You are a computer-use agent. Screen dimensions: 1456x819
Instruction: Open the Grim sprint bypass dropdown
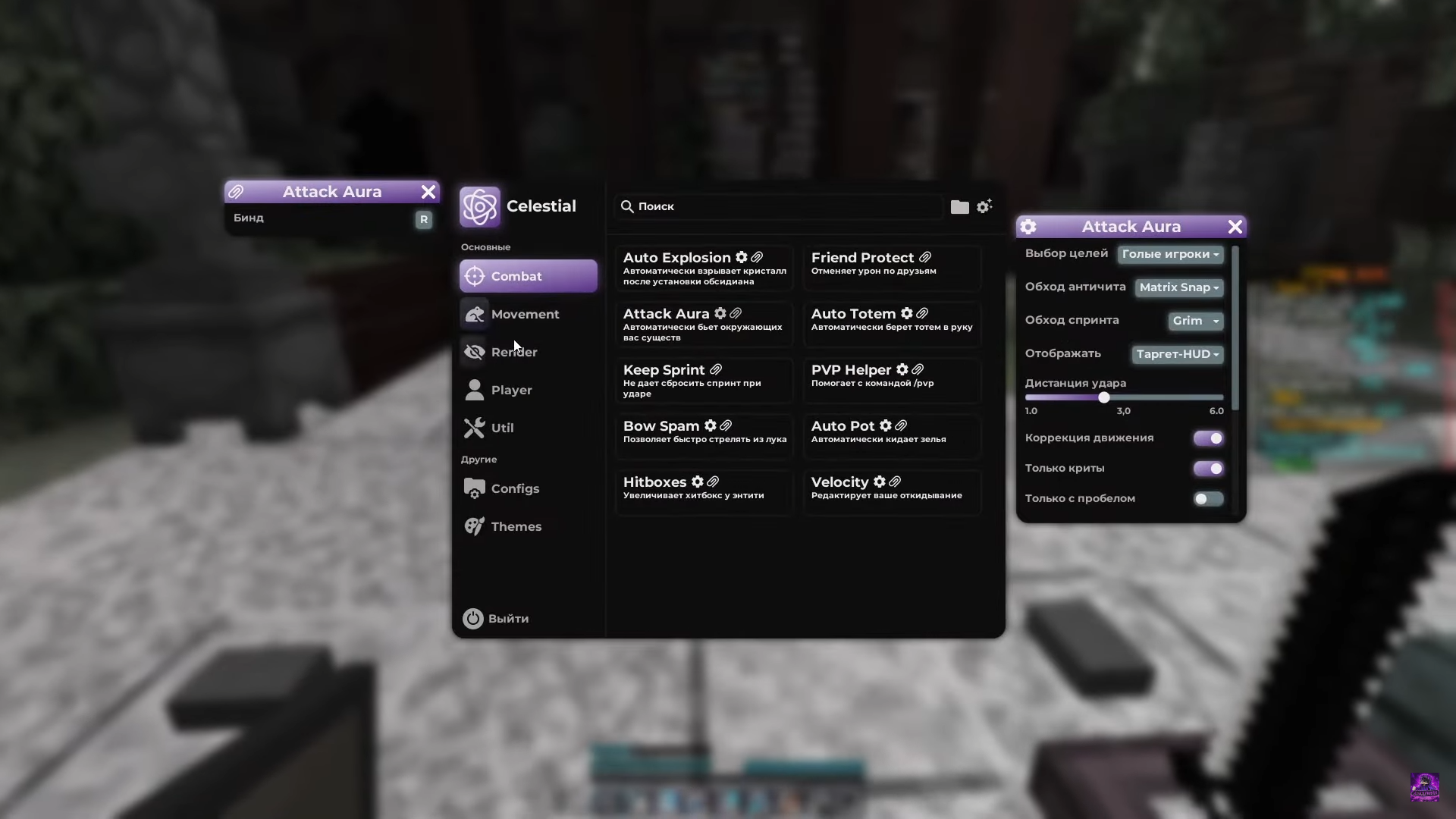(1195, 321)
